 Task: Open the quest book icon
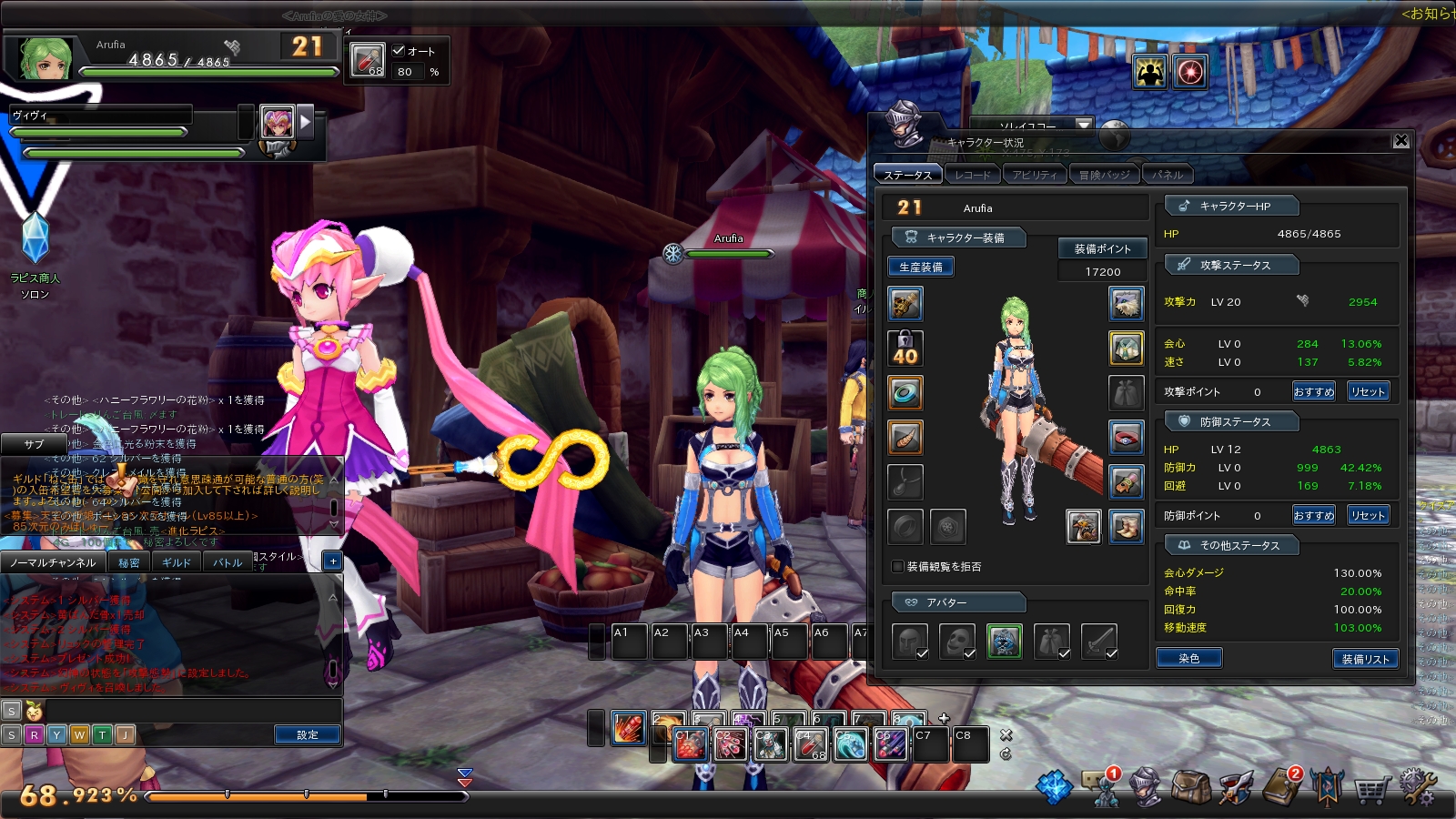(x=1281, y=787)
